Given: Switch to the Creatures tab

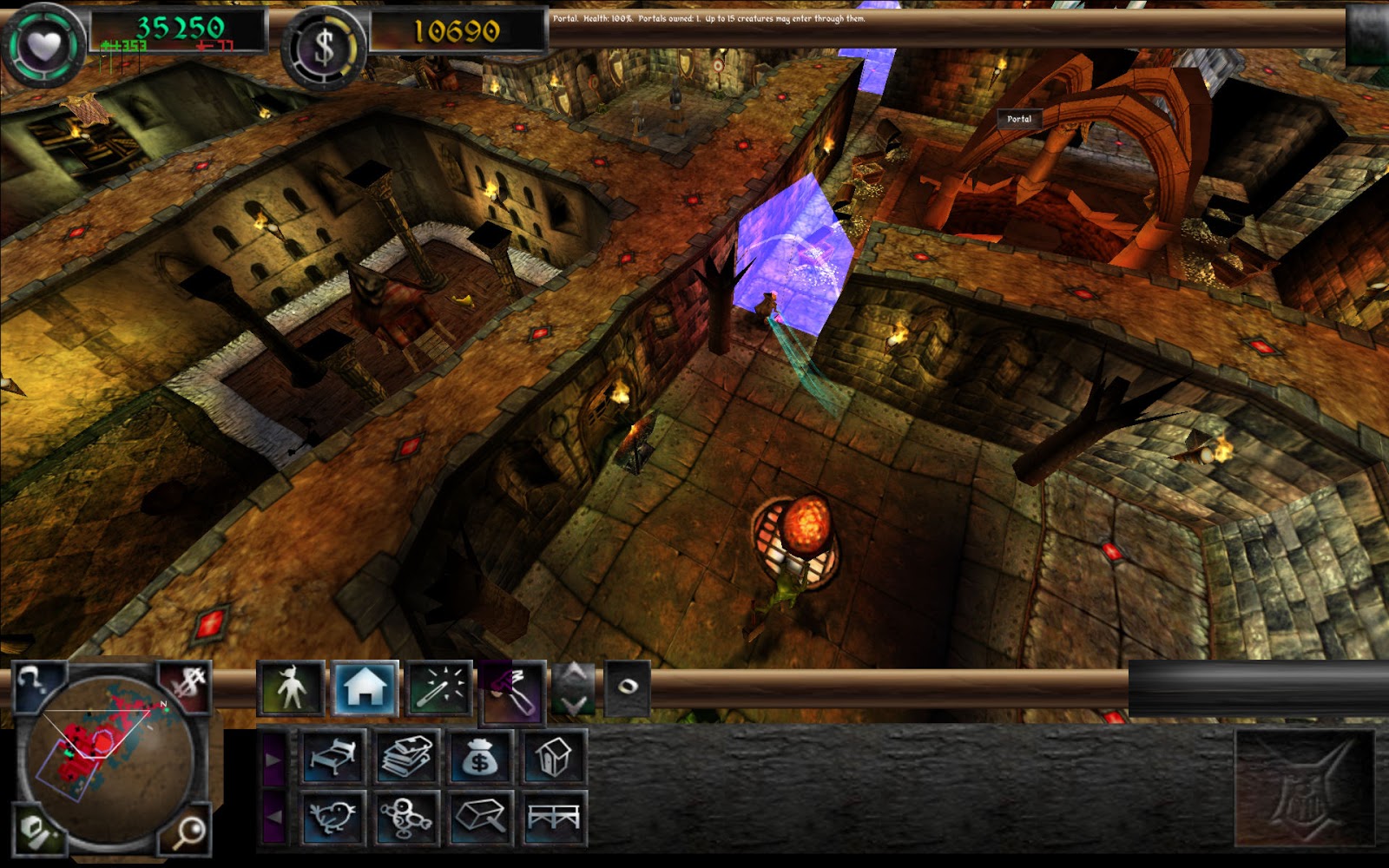Looking at the screenshot, I should click(x=293, y=687).
